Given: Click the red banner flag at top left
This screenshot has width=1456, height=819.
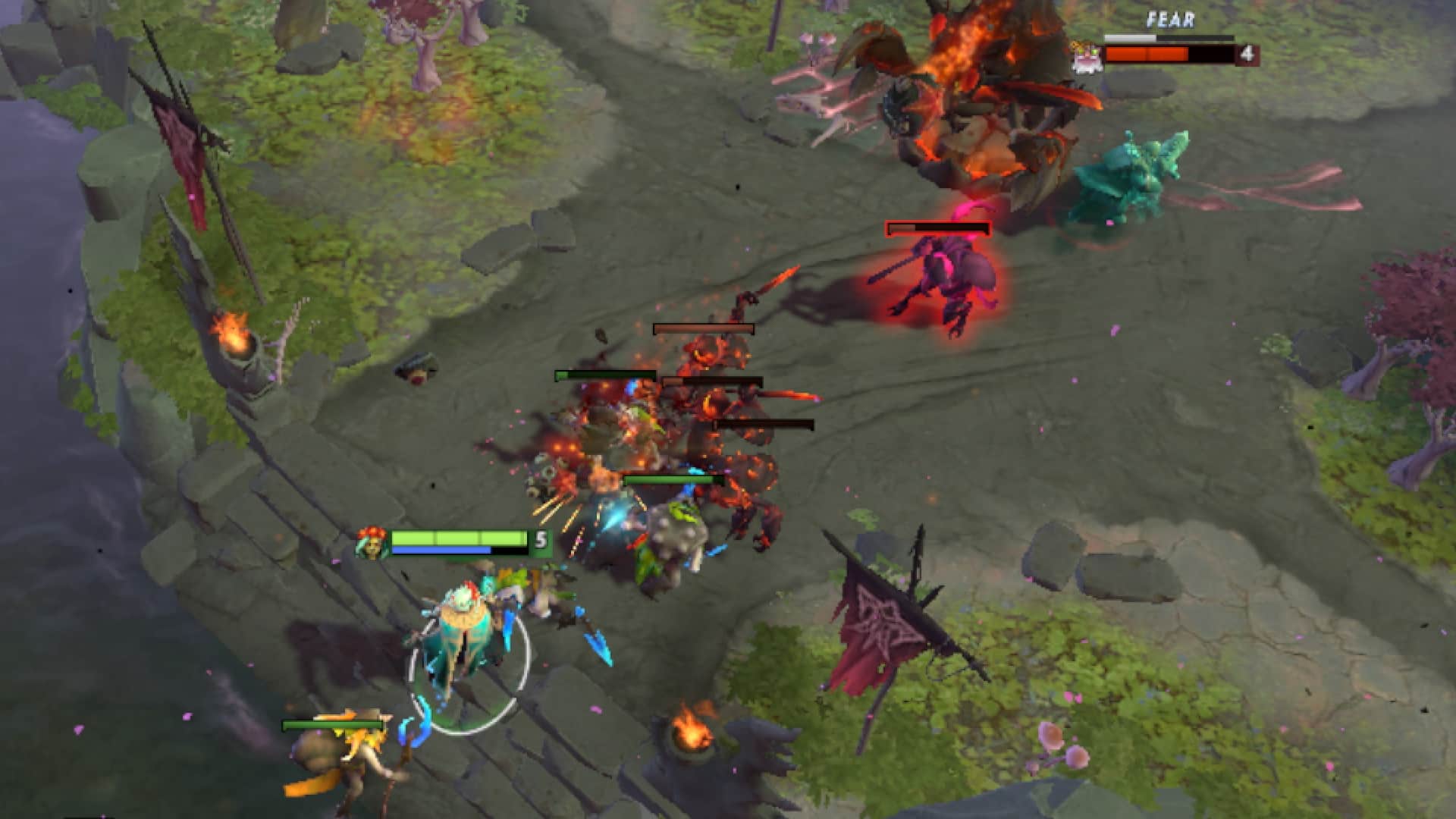Looking at the screenshot, I should point(178,144).
